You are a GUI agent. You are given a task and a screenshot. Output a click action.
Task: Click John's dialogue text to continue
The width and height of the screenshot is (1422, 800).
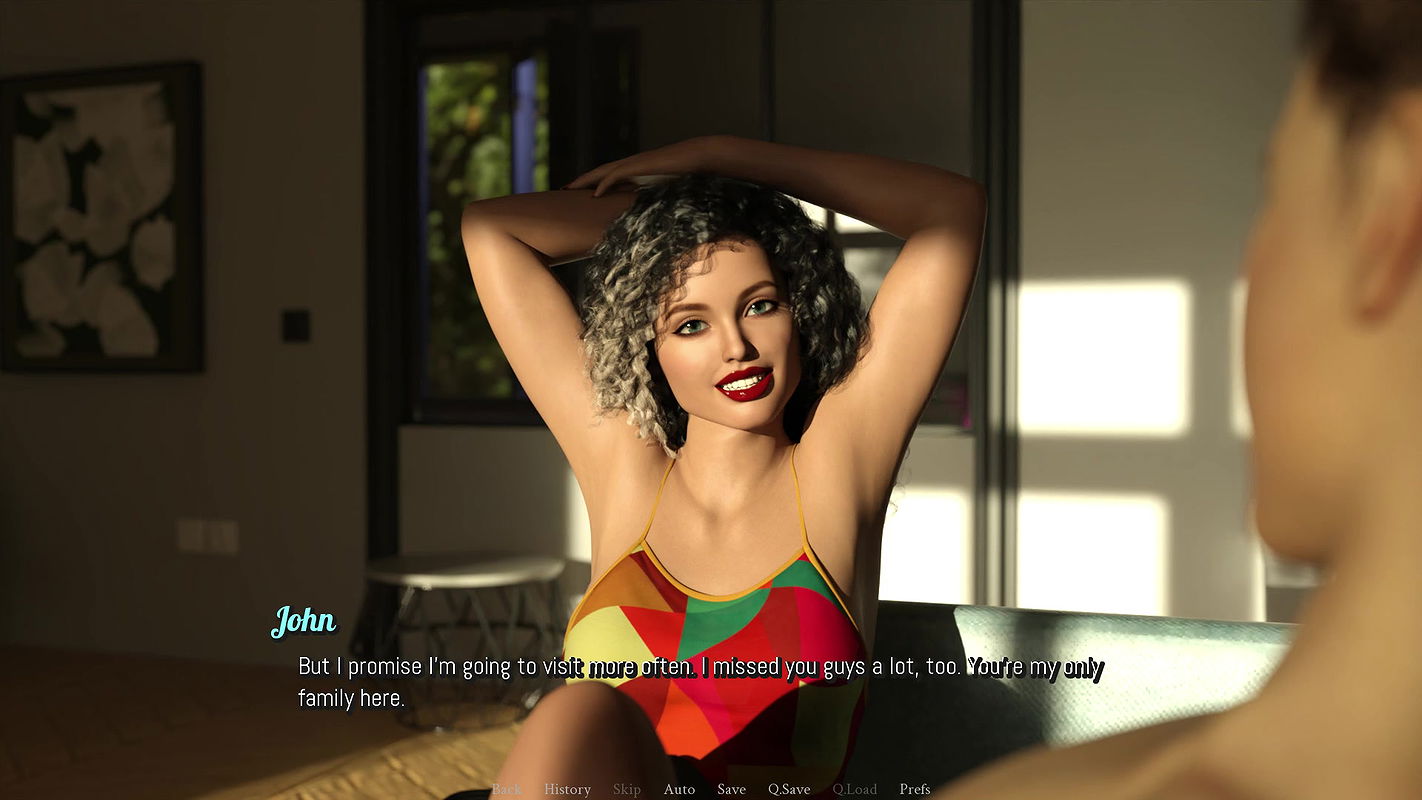(x=697, y=665)
